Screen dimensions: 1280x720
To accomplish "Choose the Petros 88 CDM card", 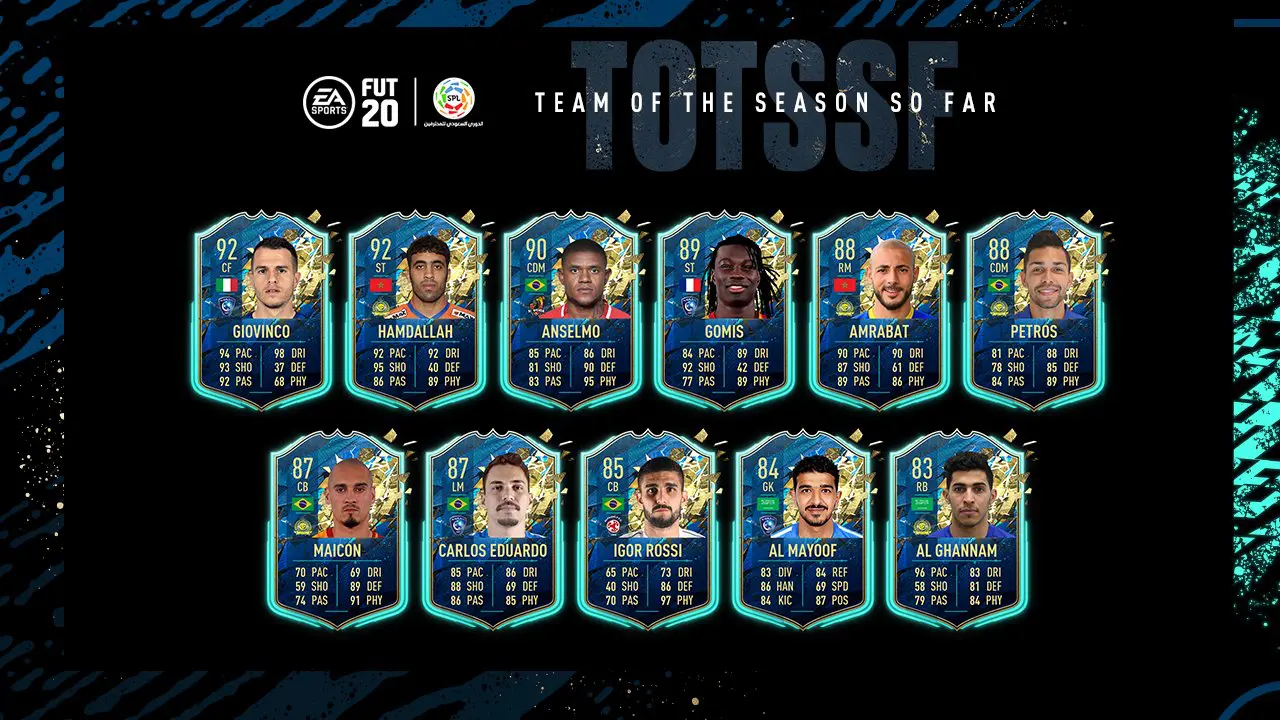I will tap(1032, 310).
